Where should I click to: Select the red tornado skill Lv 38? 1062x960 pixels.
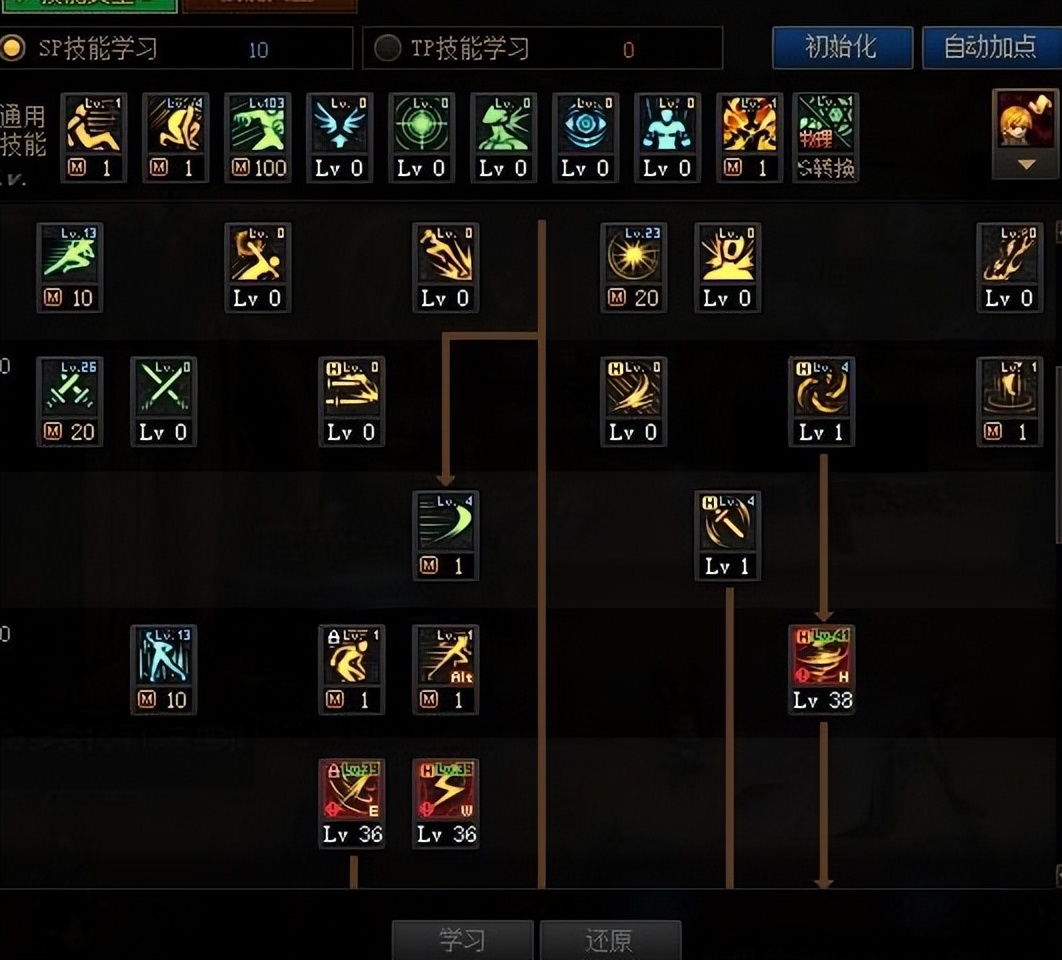coord(821,655)
